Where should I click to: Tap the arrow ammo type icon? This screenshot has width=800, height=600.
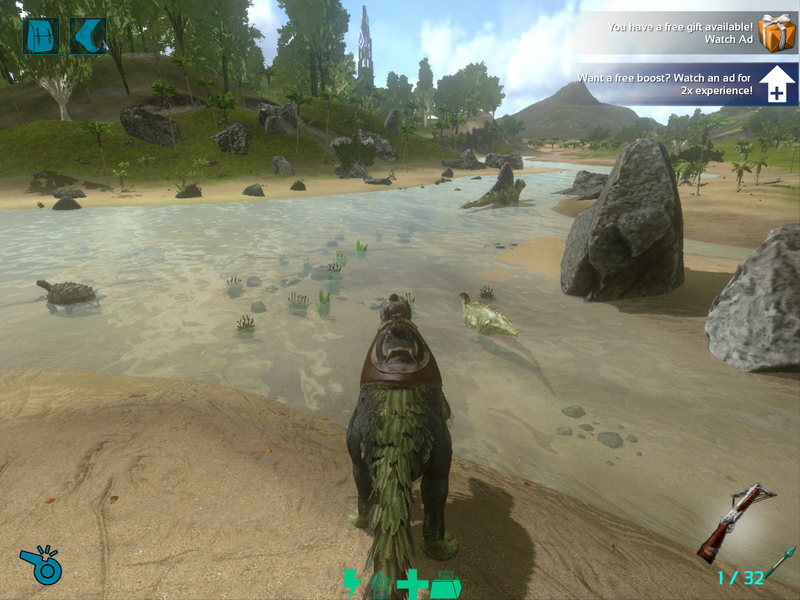pyautogui.click(x=780, y=562)
